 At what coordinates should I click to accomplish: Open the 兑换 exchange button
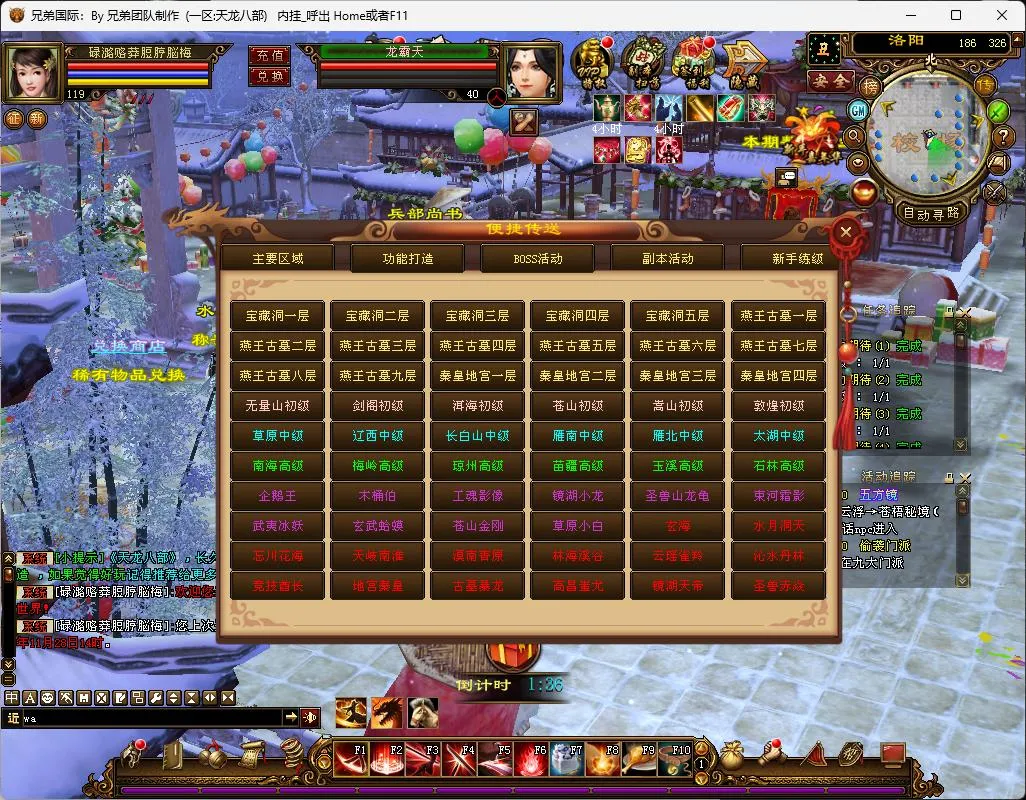(x=269, y=76)
